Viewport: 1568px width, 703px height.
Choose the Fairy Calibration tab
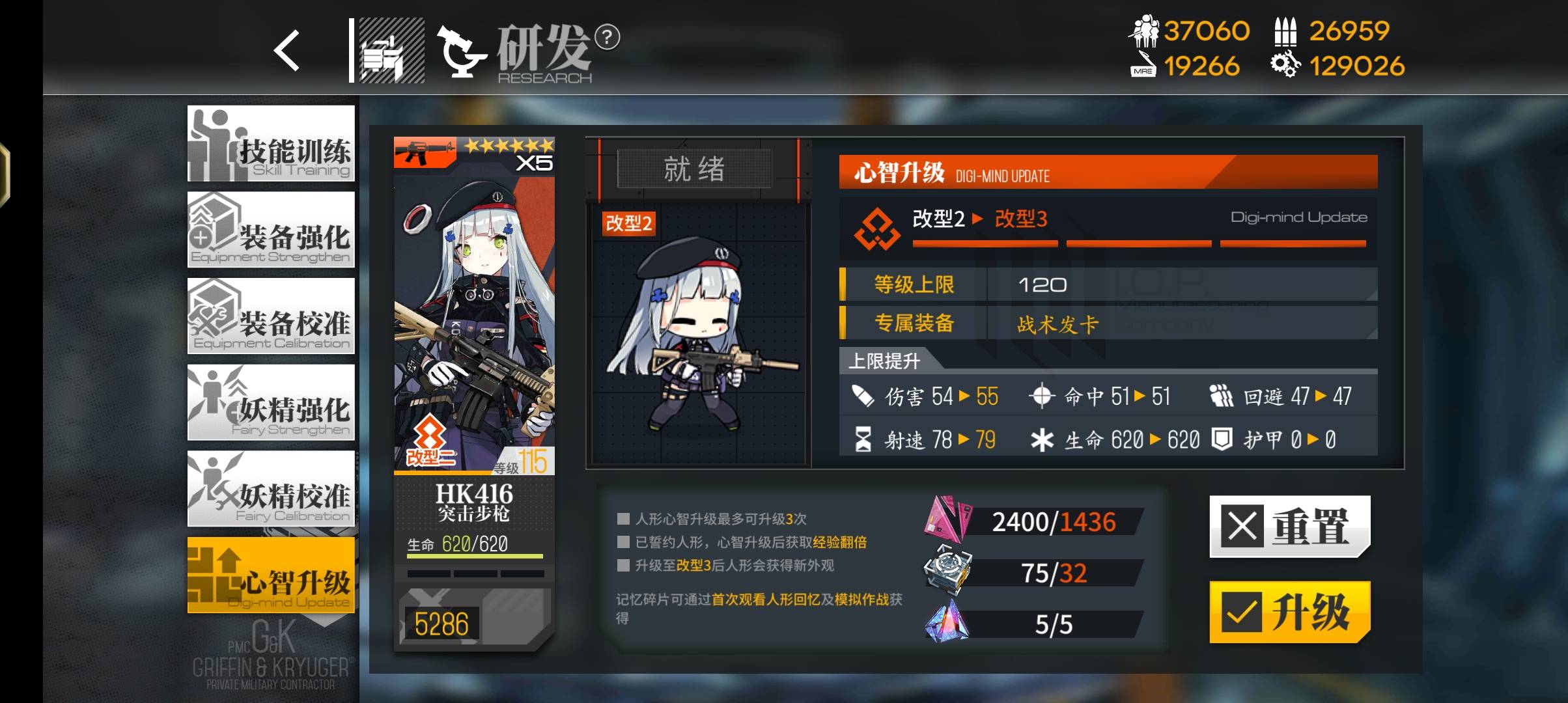(271, 489)
